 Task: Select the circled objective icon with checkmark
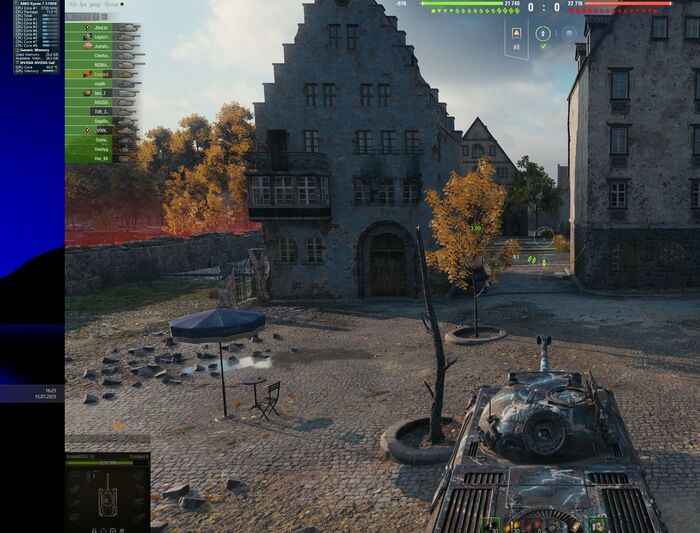[542, 34]
